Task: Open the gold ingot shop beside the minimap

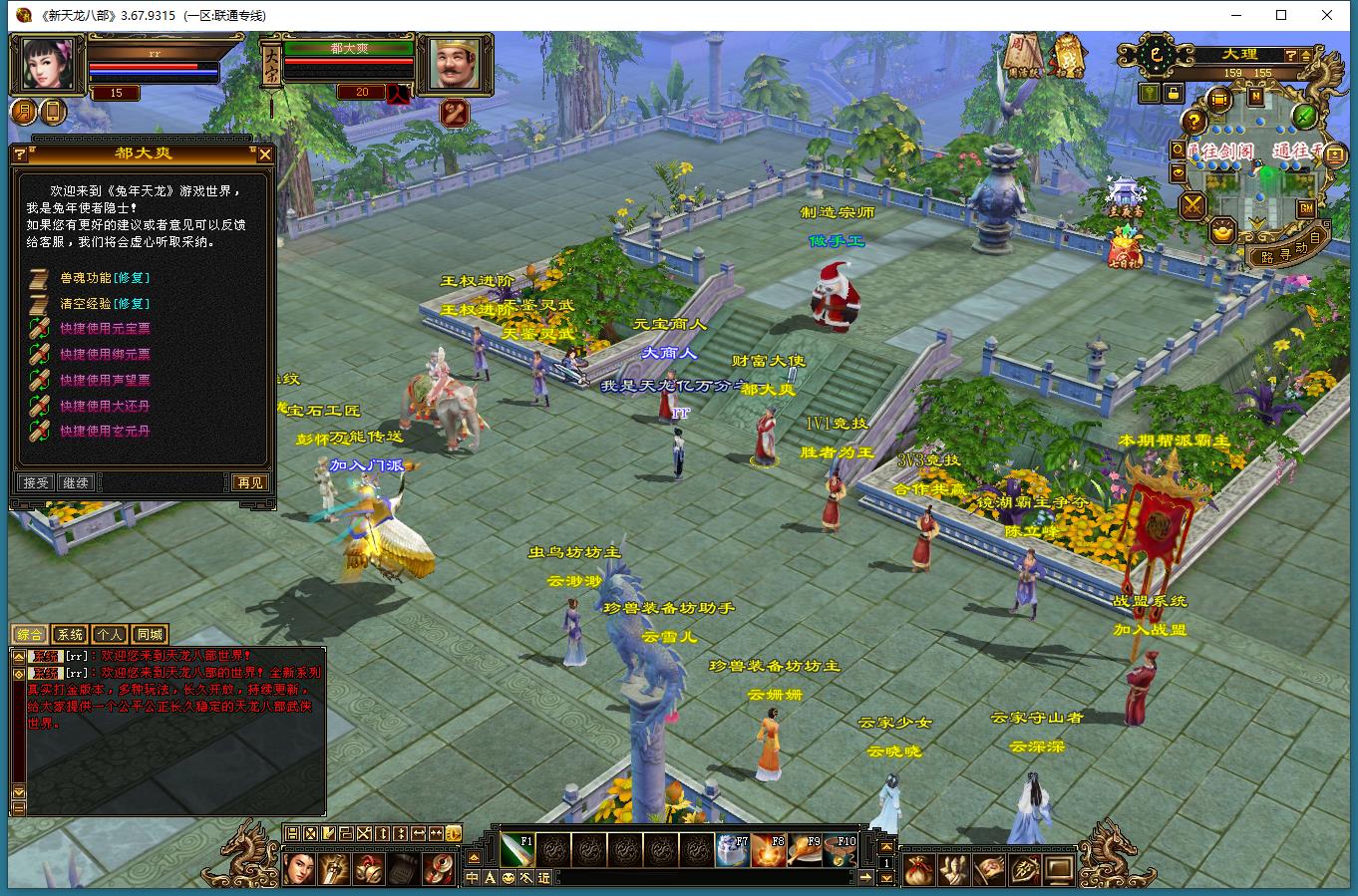Action: point(1222,232)
